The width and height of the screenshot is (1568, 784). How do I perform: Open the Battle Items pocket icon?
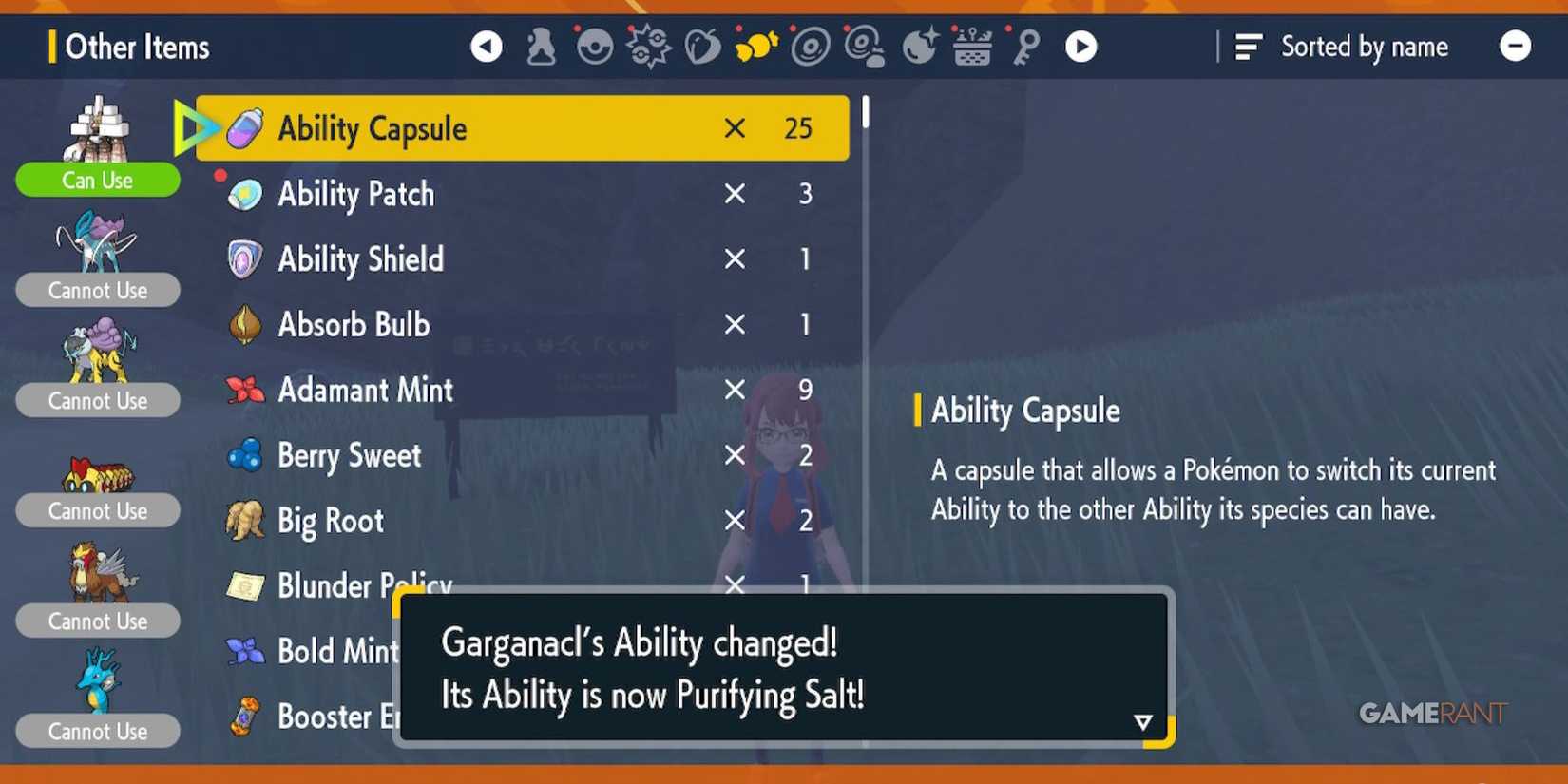(649, 46)
